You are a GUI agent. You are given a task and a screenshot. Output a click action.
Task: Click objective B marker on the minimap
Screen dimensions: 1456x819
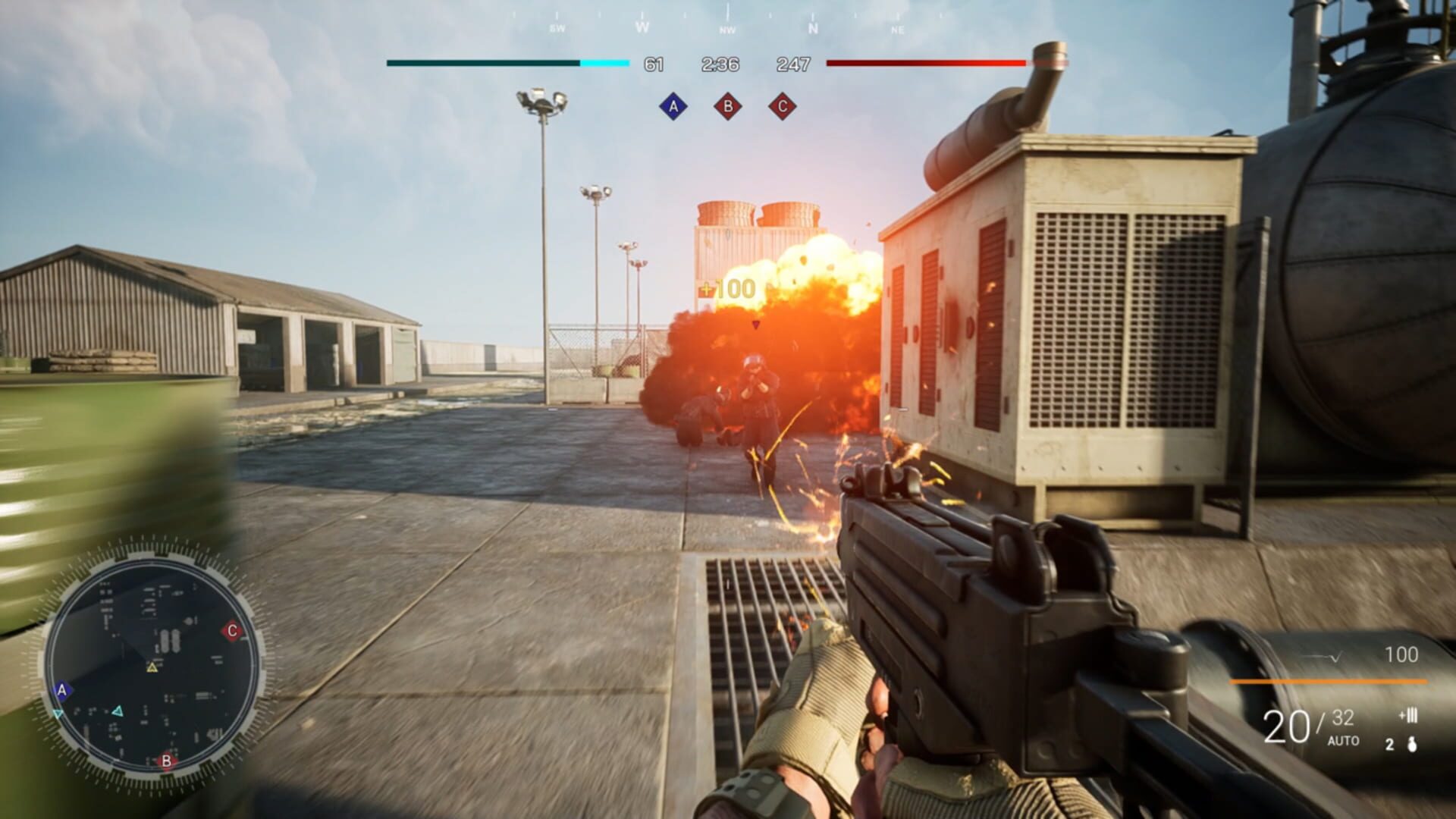(x=167, y=761)
